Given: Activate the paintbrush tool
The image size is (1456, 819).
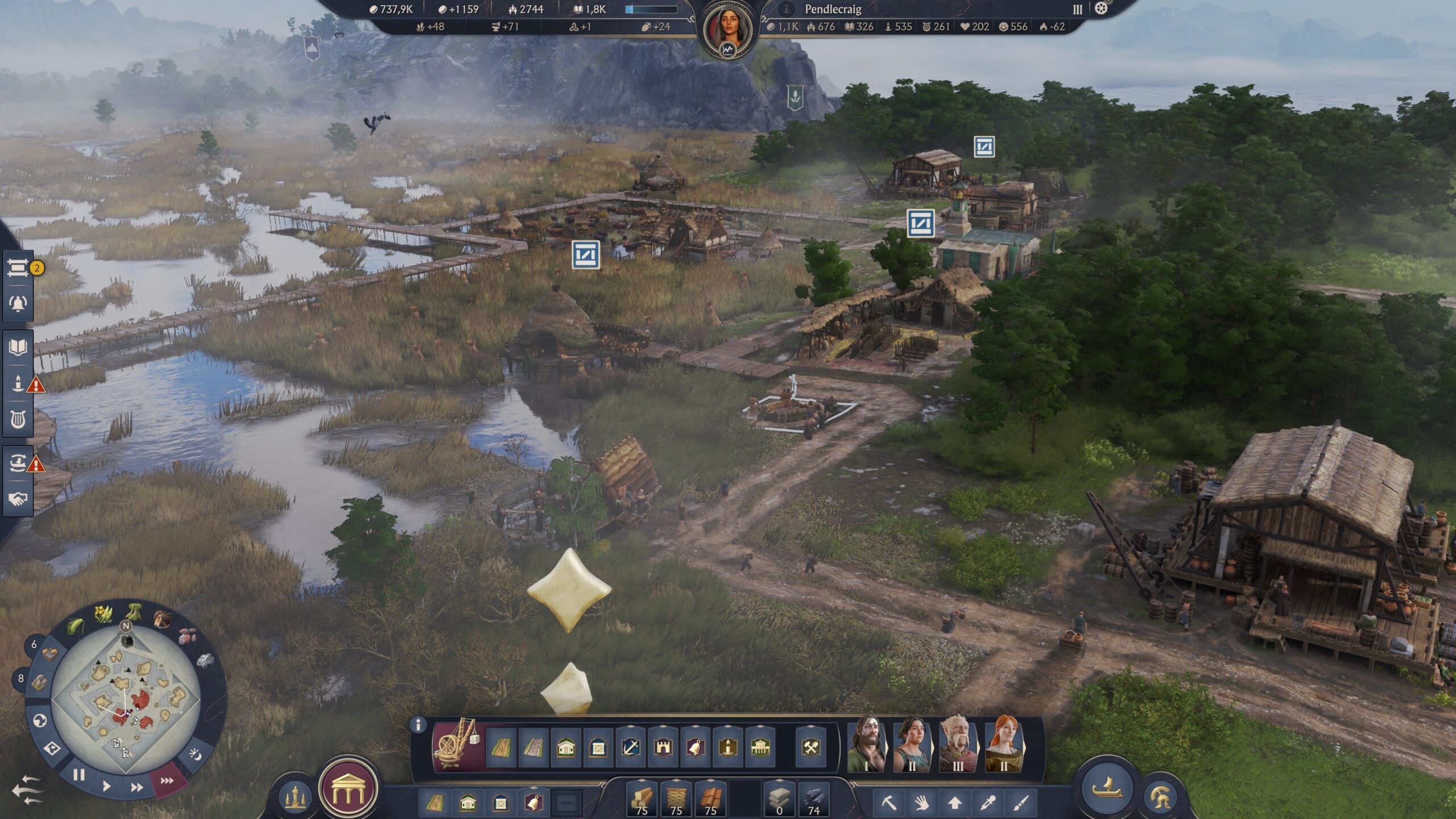Looking at the screenshot, I should coord(1021,803).
